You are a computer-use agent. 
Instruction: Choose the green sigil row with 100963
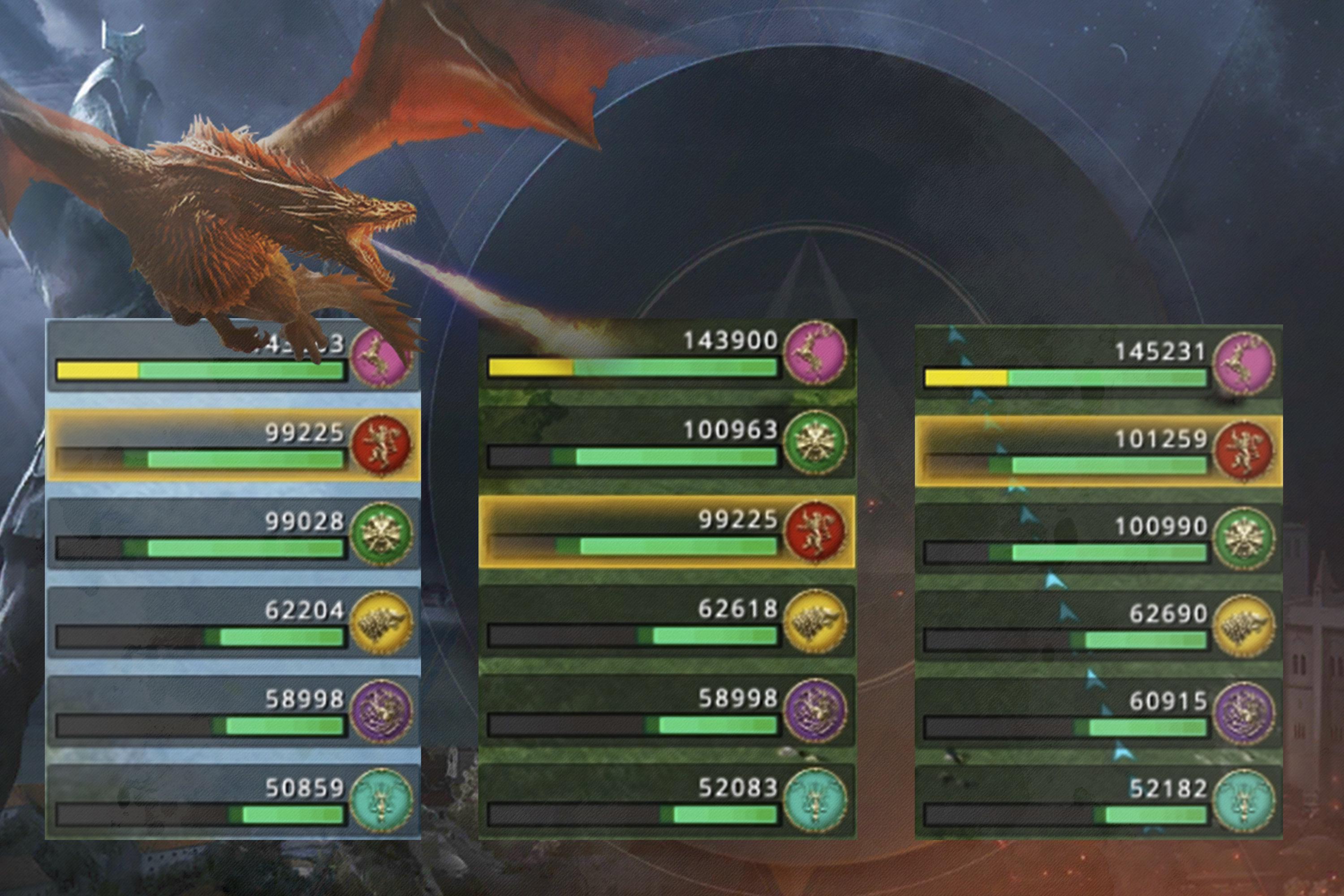[666, 444]
